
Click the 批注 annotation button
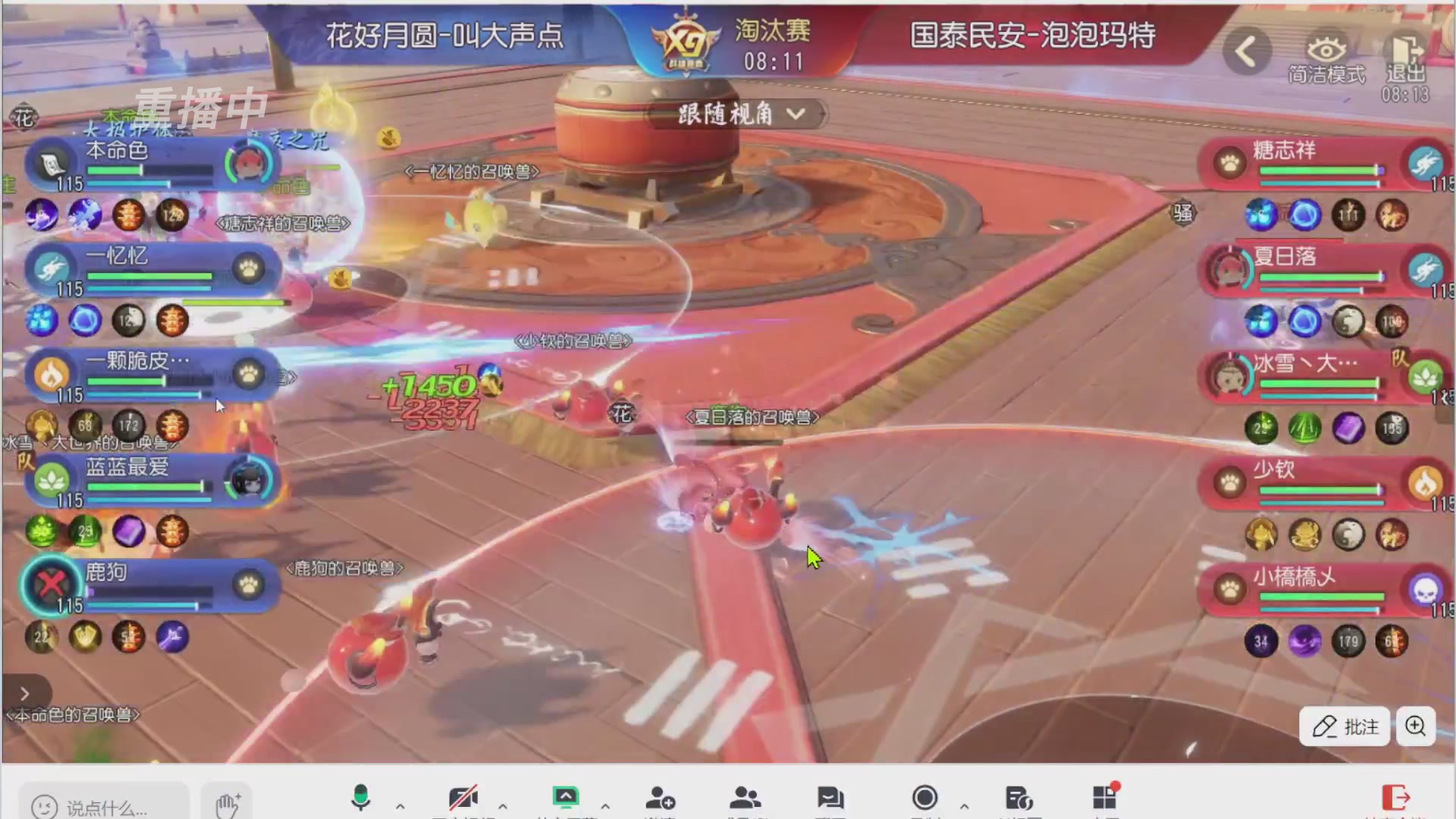[x=1344, y=726]
